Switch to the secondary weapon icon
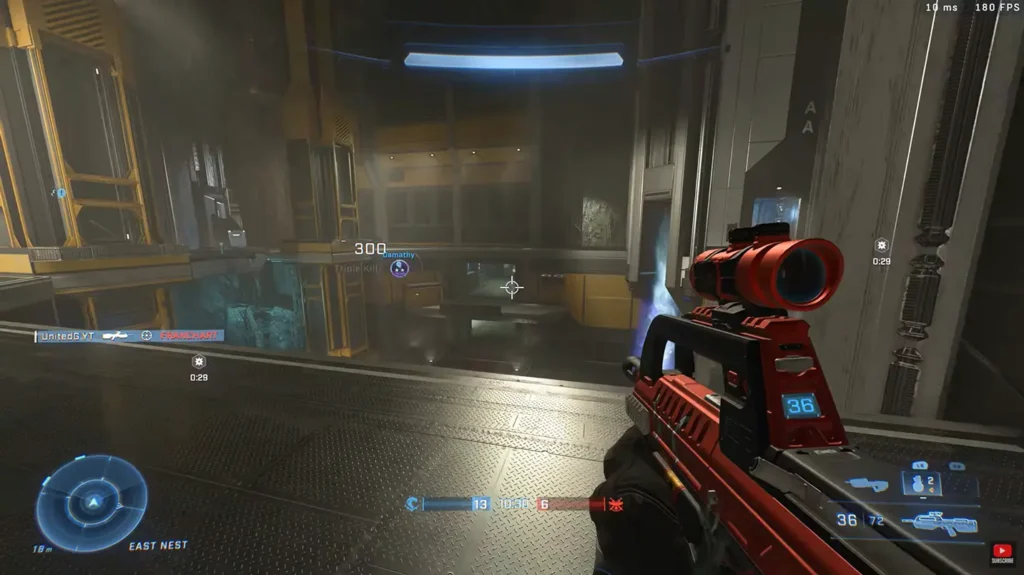 [x=866, y=485]
